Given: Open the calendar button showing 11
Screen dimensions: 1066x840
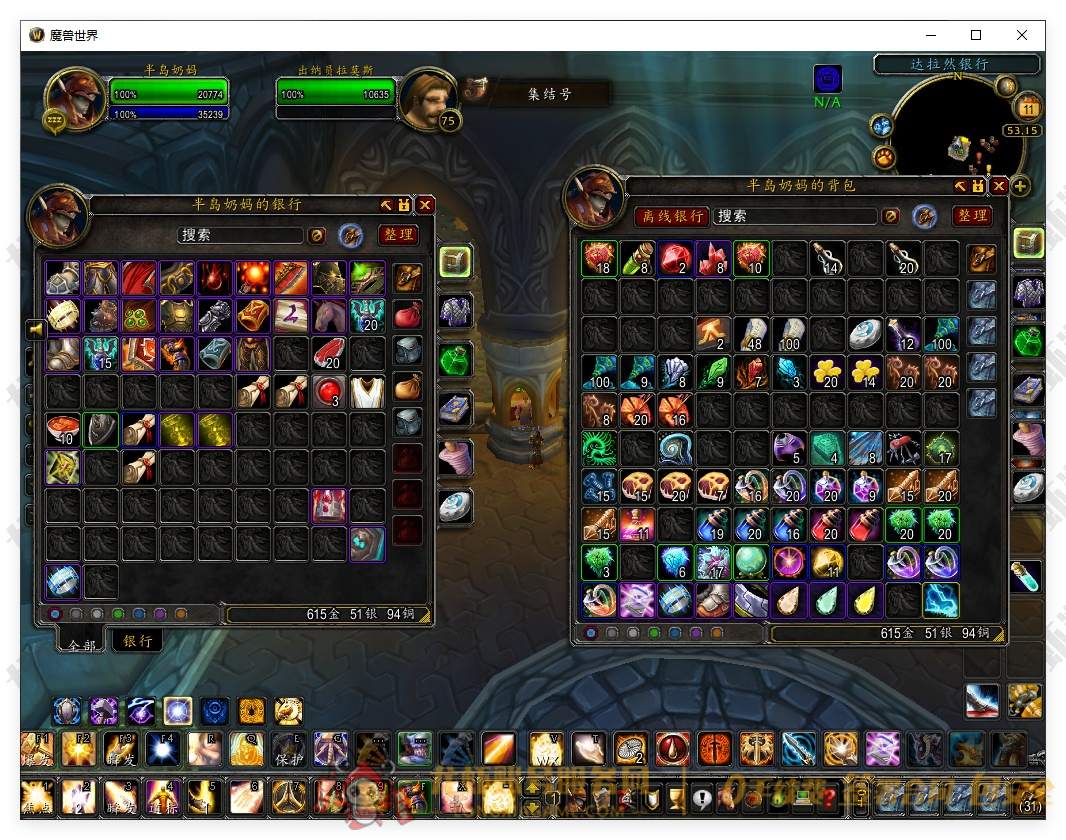Looking at the screenshot, I should click(x=1028, y=106).
